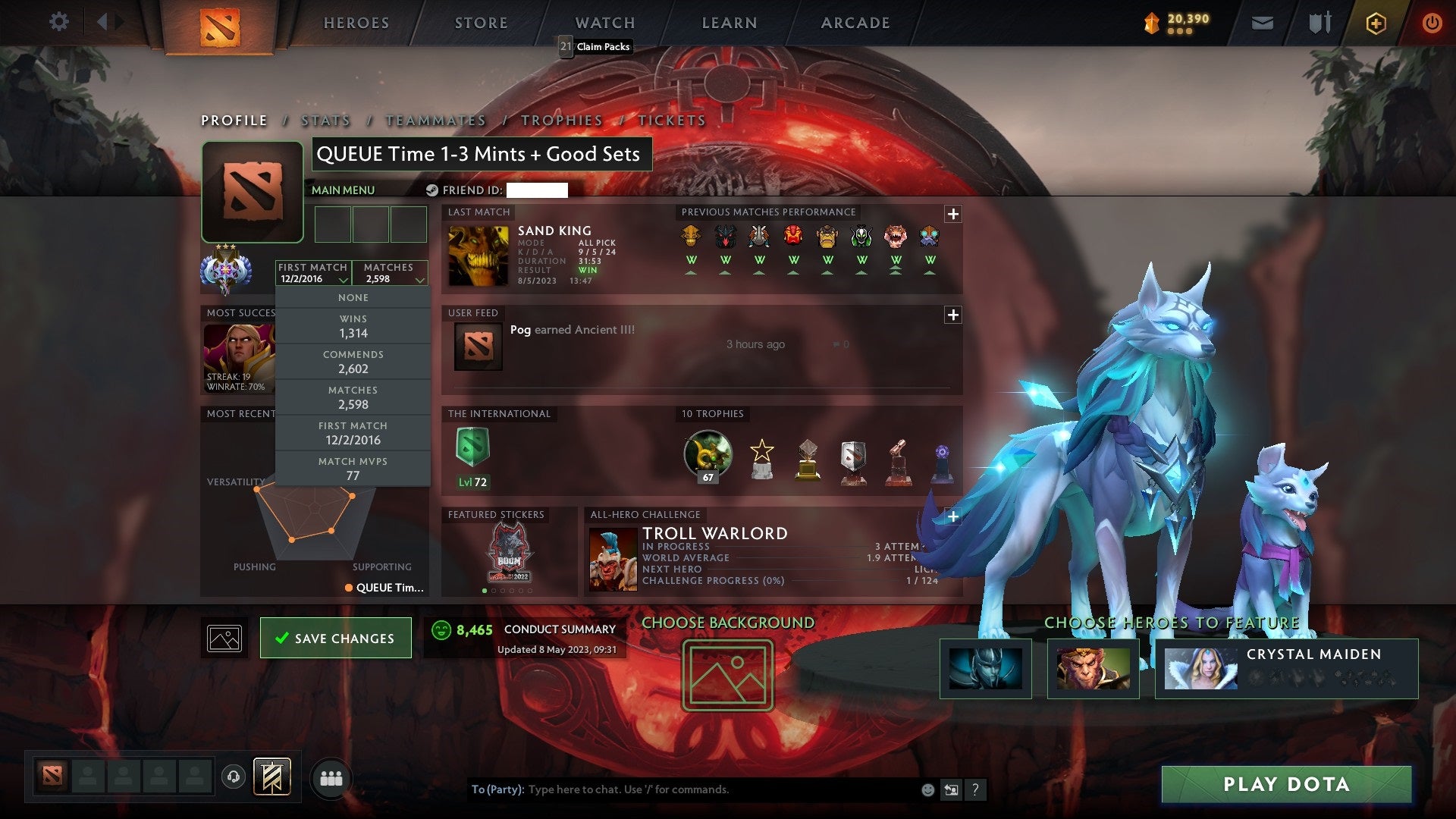Image resolution: width=1456 pixels, height=819 pixels.
Task: Expand the Previous Matches Performance panel
Action: (x=954, y=214)
